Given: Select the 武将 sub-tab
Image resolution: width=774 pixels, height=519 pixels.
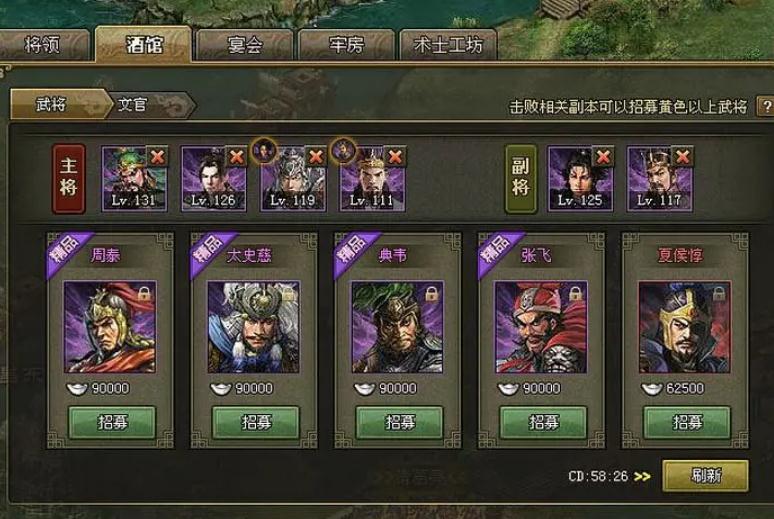Looking at the screenshot, I should tap(51, 104).
